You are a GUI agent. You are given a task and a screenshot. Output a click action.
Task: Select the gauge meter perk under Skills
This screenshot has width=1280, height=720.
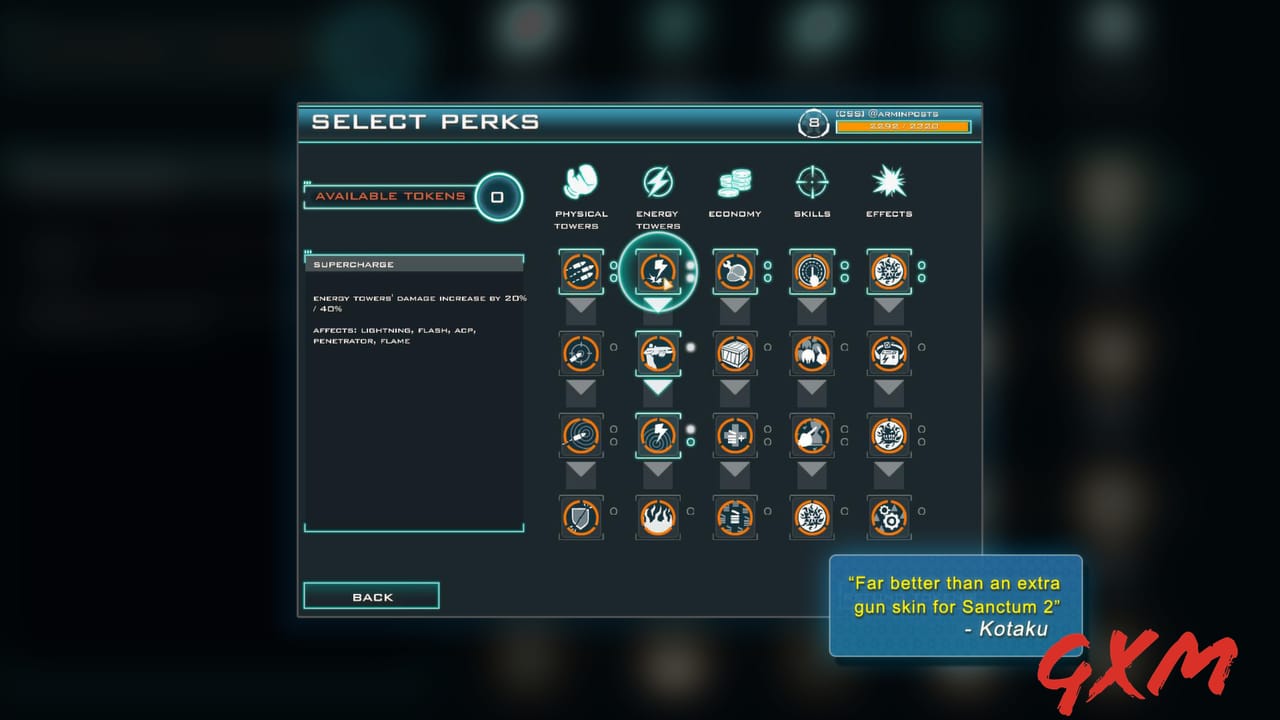812,270
